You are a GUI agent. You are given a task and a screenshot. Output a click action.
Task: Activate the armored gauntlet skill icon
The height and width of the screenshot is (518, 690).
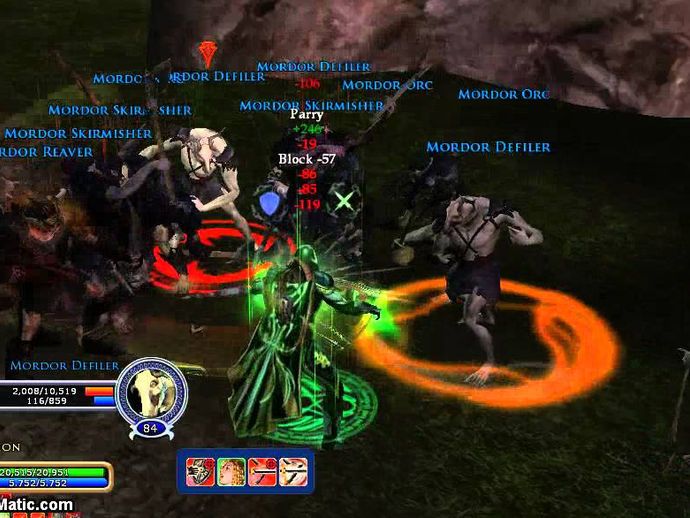200,471
